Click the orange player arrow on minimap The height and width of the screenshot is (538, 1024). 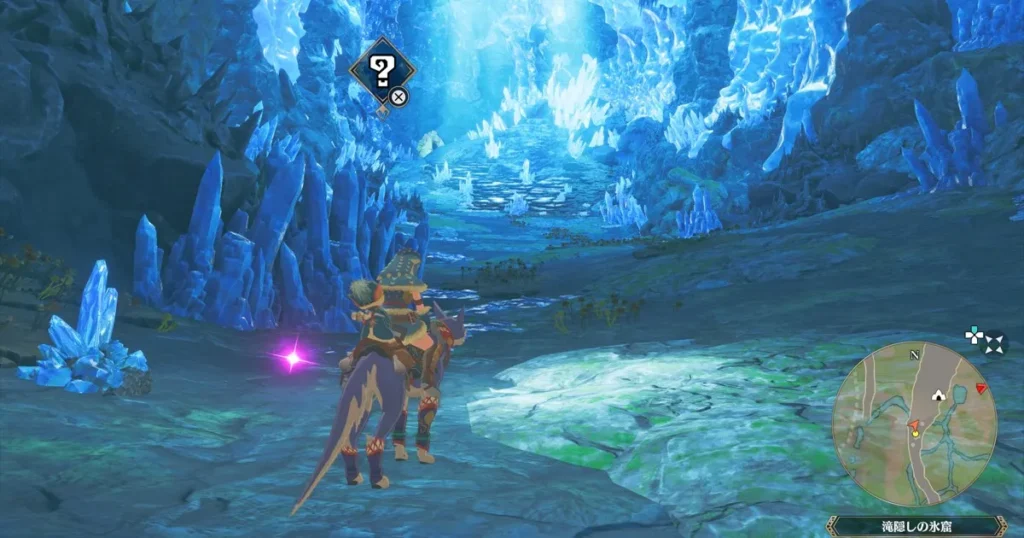[913, 426]
